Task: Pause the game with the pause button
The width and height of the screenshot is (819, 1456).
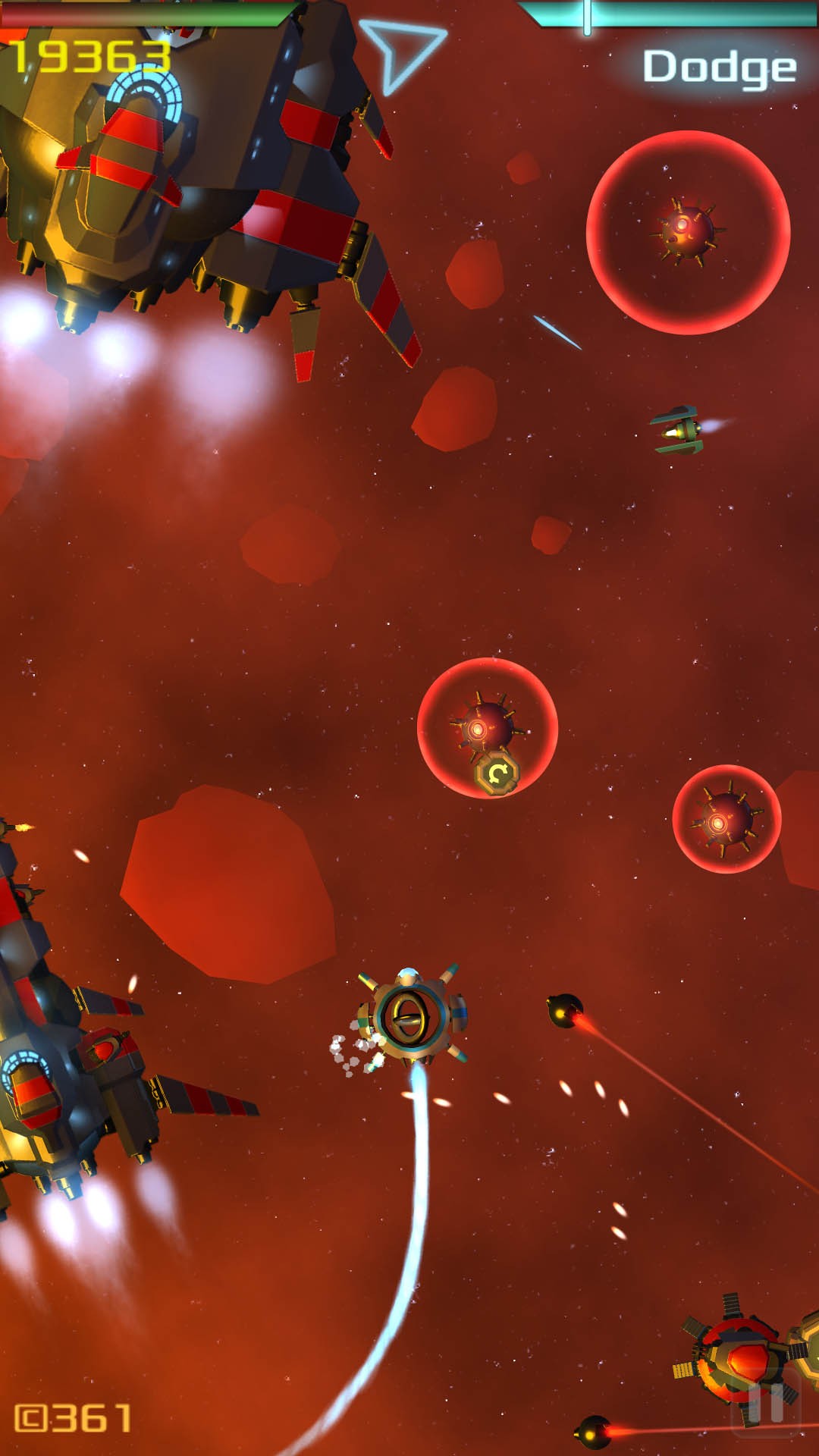Action: click(766, 1403)
